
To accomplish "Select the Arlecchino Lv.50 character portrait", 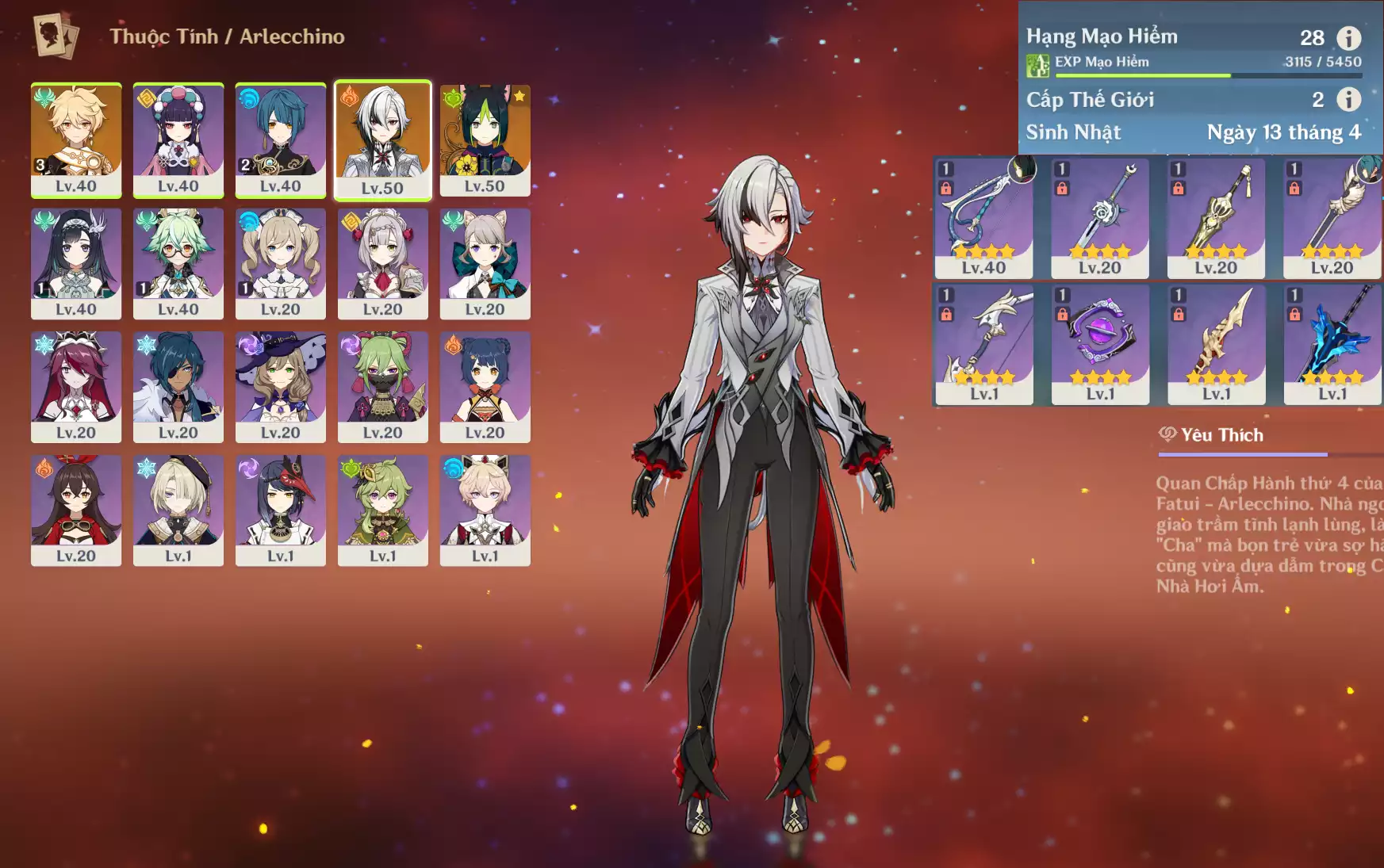I will tap(382, 140).
